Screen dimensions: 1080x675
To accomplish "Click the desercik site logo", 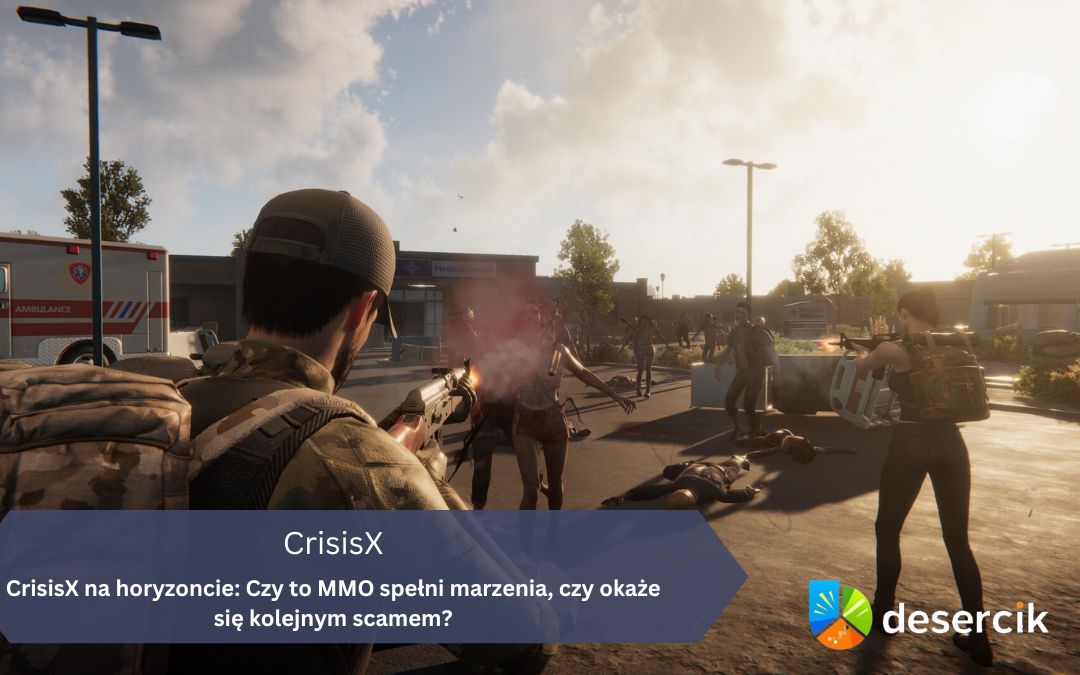I will [928, 615].
